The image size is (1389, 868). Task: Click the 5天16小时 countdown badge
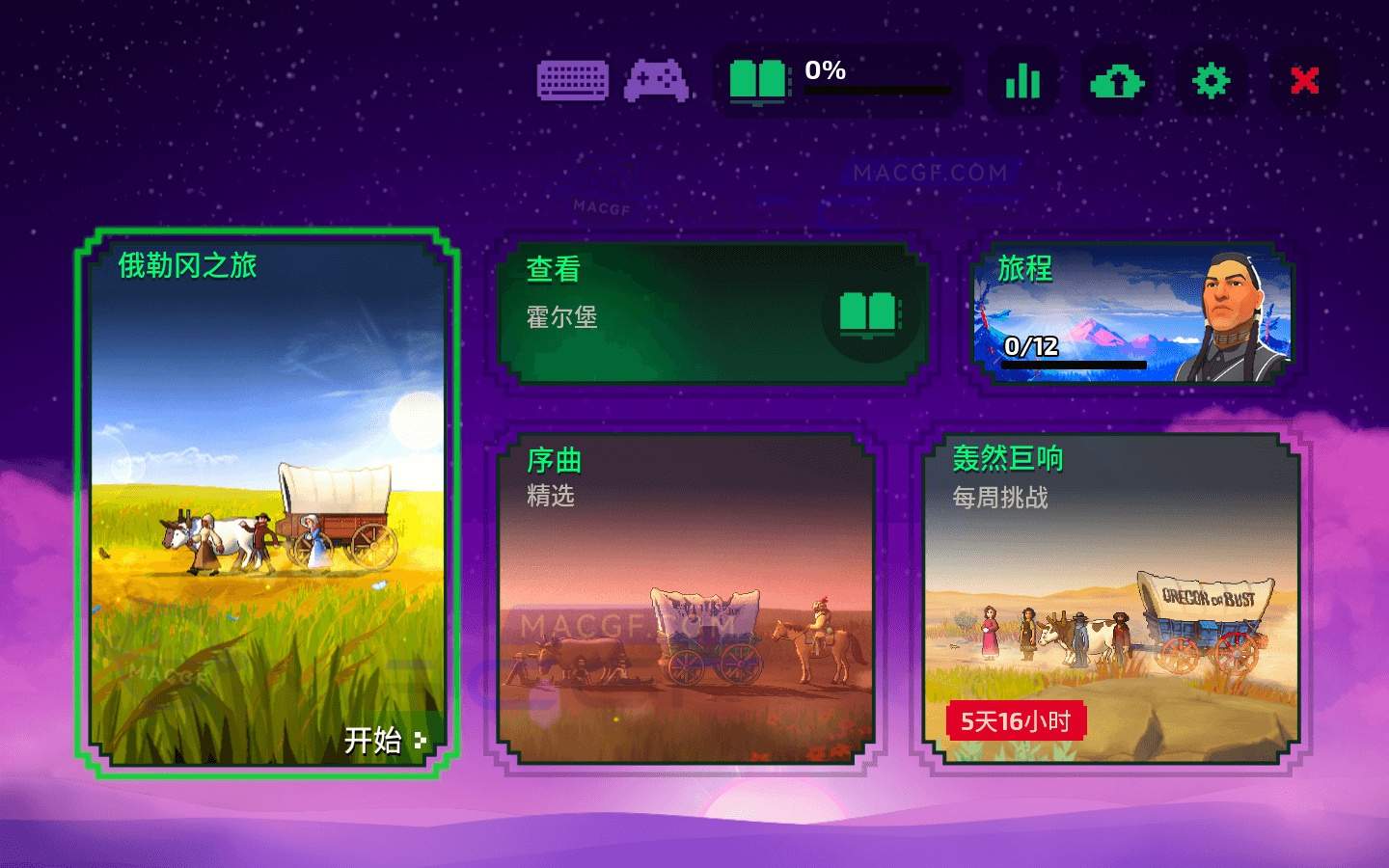click(1018, 721)
